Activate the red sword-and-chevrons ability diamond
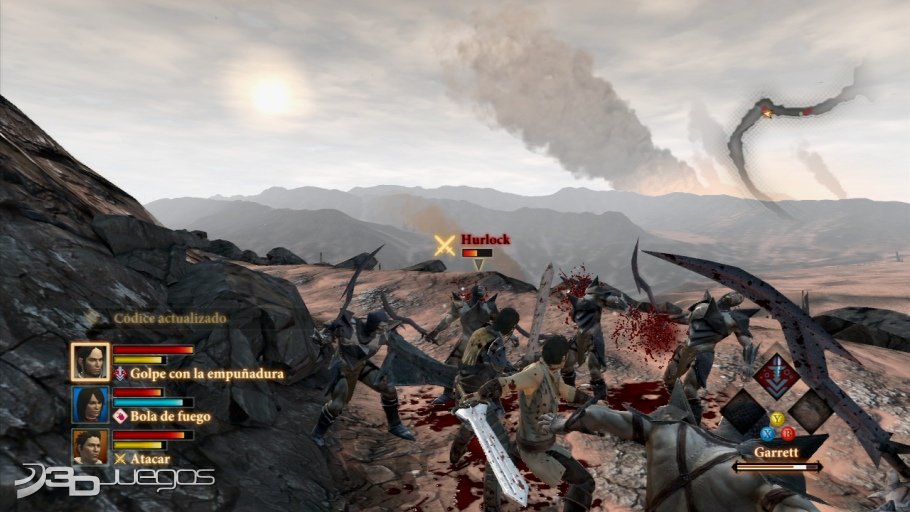Screen dimensions: 910x512 tap(776, 375)
